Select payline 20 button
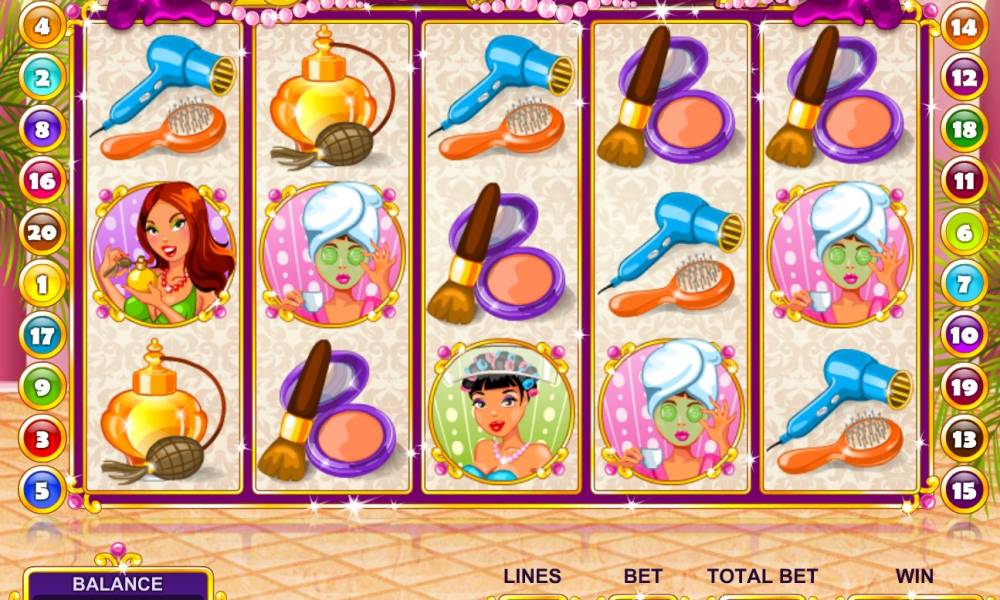Screen dimensions: 1000x600 [42, 233]
